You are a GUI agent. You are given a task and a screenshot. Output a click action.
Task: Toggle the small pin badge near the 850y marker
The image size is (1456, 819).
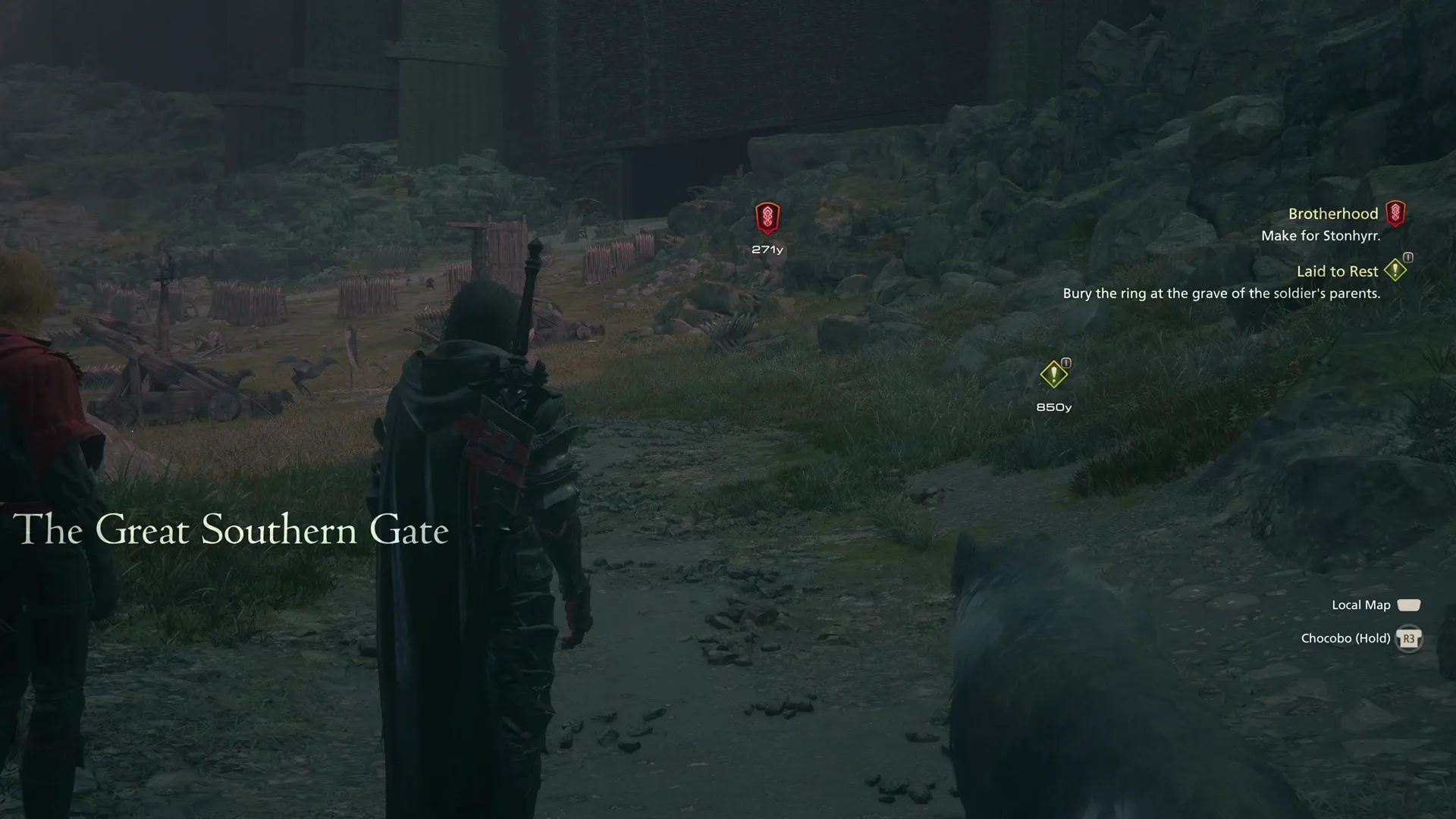[x=1065, y=363]
